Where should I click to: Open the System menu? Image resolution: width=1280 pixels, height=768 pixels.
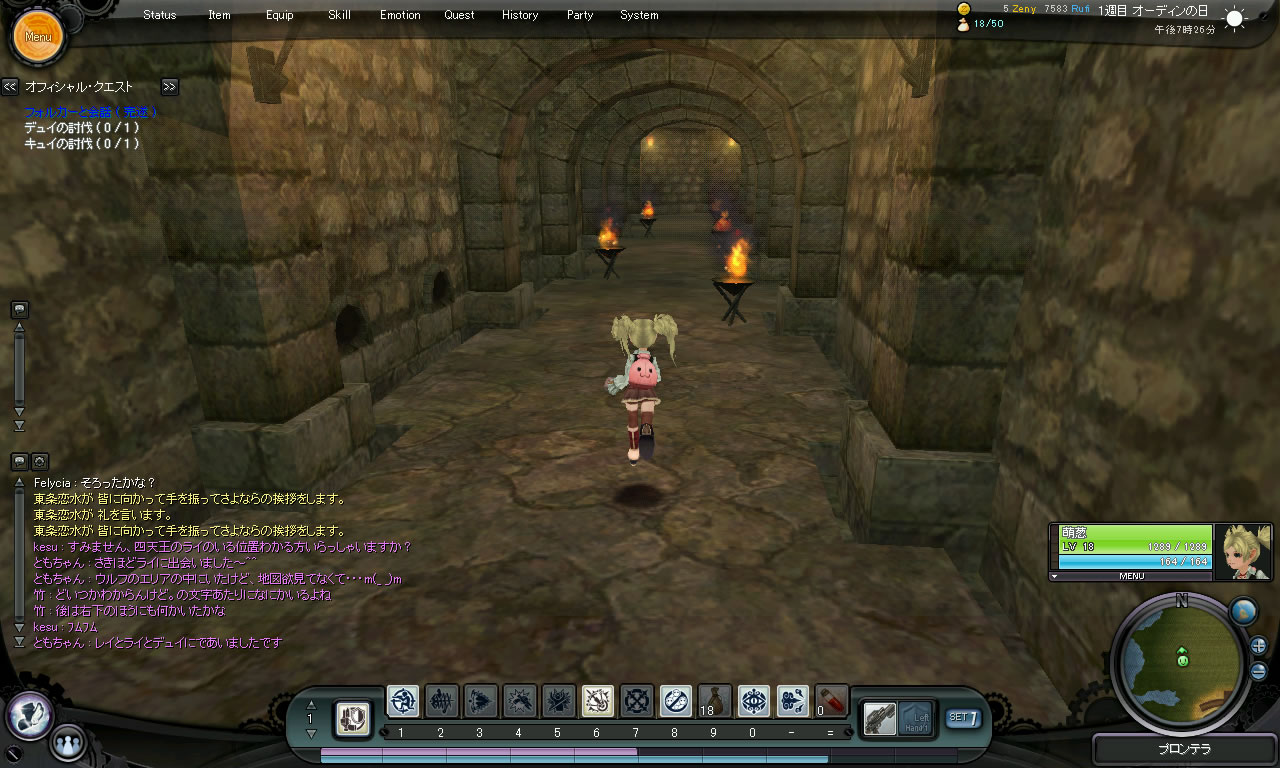tap(639, 15)
